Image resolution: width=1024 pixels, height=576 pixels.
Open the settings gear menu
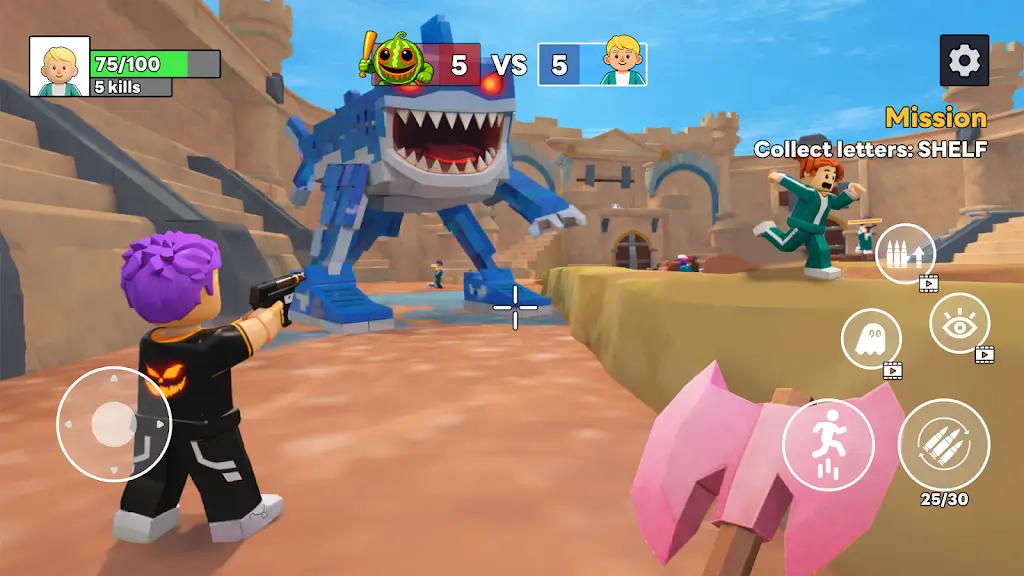click(964, 61)
